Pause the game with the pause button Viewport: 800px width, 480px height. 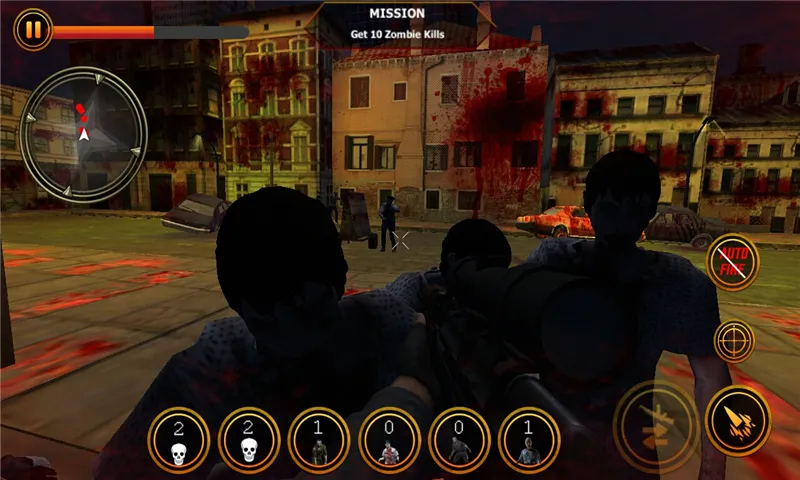(33, 29)
